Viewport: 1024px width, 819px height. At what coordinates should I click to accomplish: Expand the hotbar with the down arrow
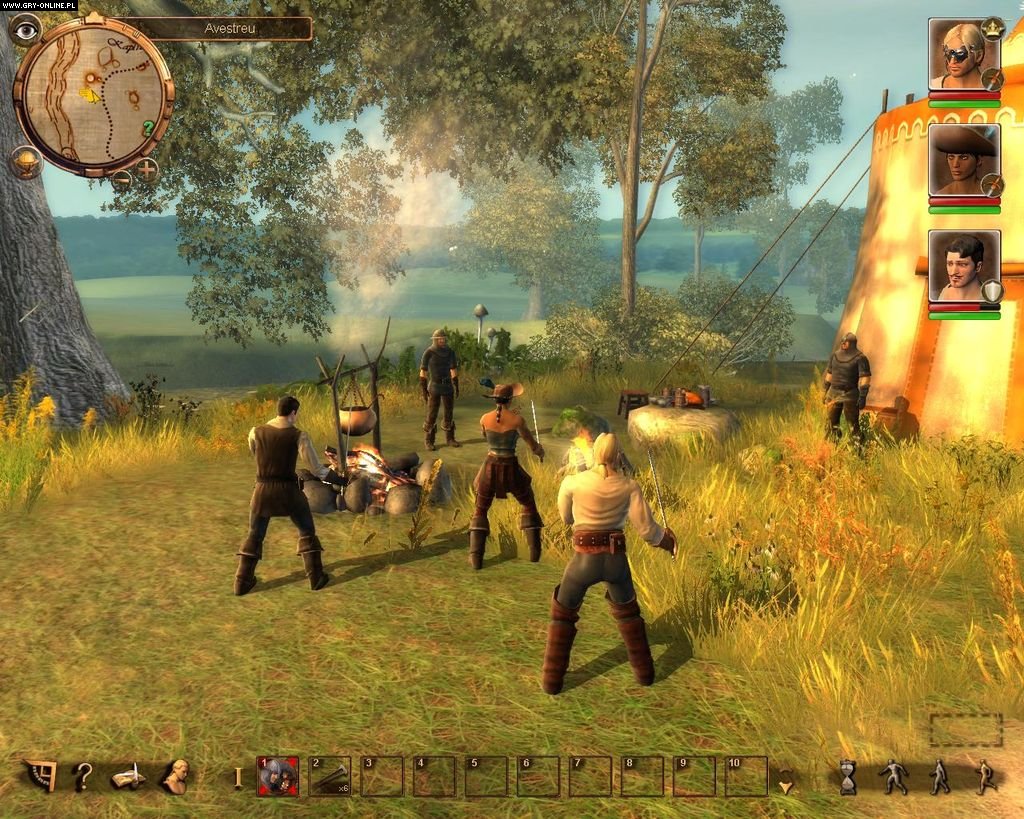[x=787, y=786]
